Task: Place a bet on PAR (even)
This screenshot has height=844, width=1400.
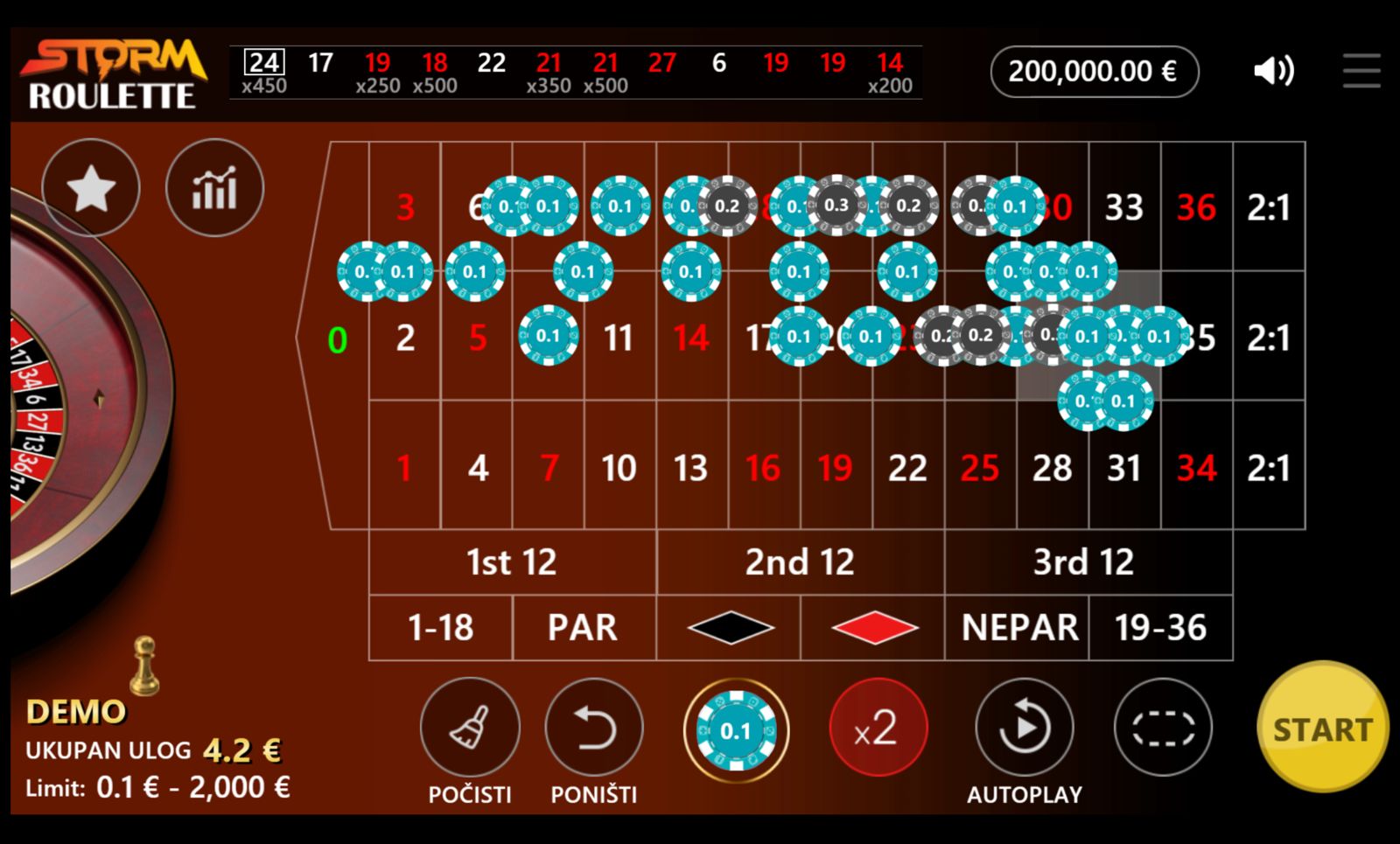Action: click(x=583, y=628)
